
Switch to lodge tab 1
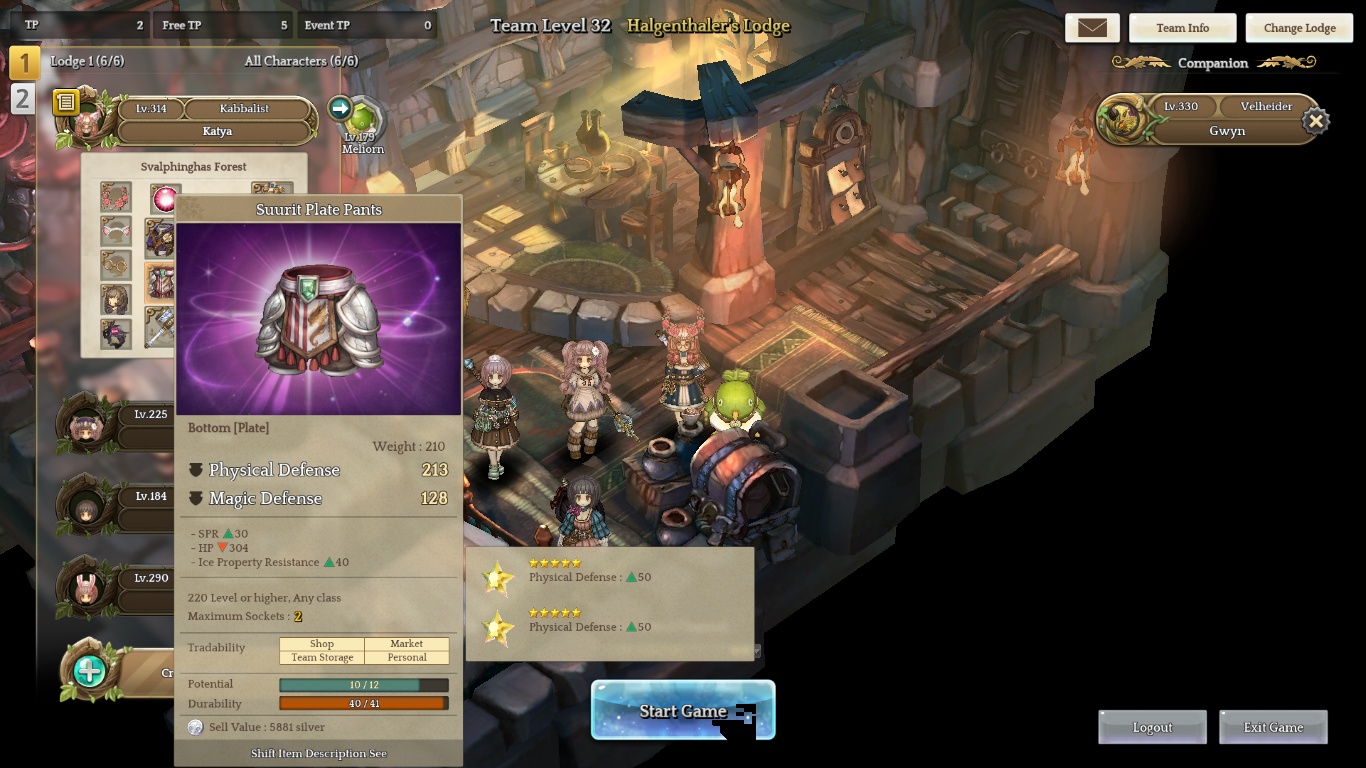[x=24, y=64]
